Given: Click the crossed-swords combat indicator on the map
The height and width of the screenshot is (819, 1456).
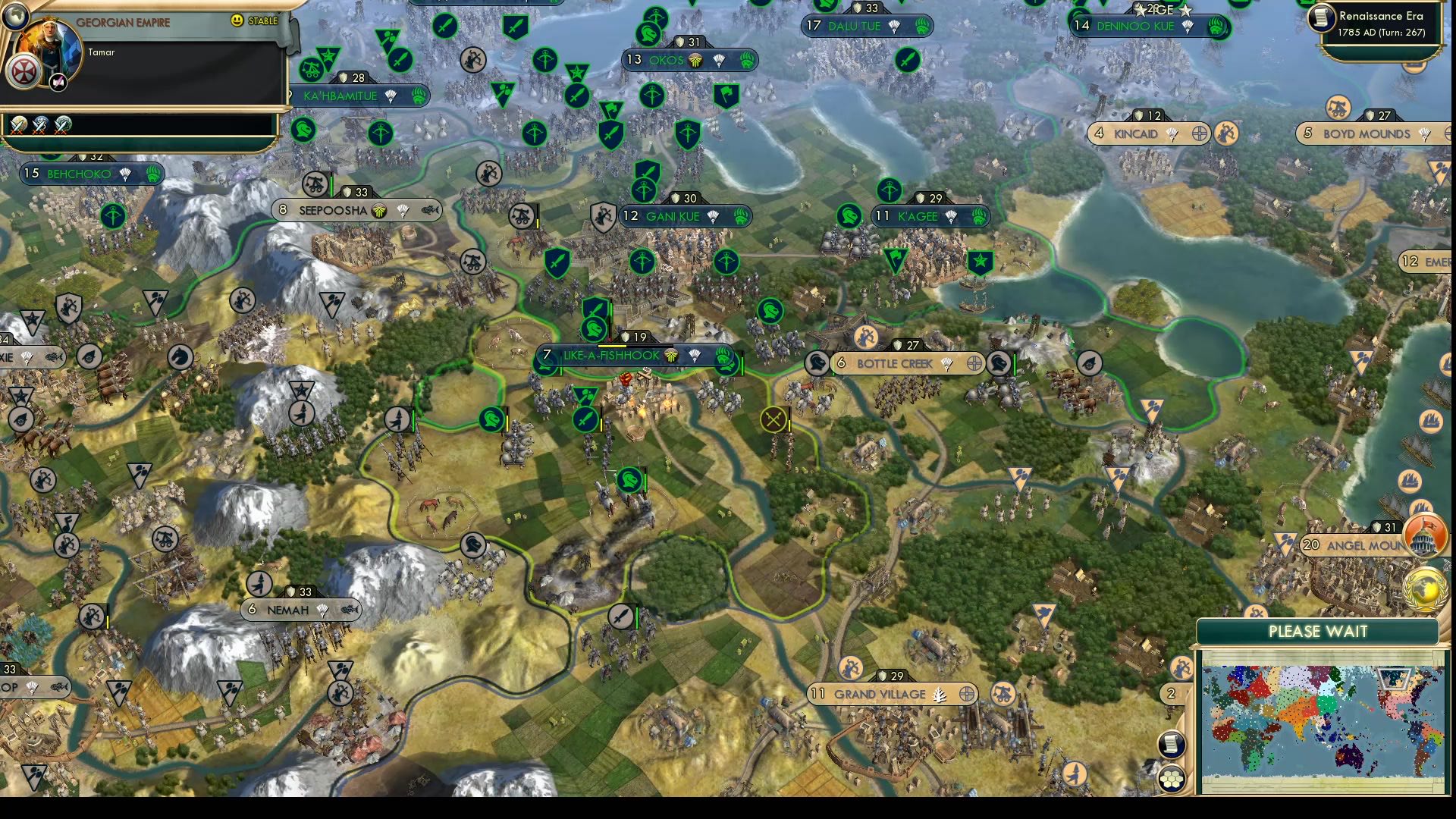Looking at the screenshot, I should (x=773, y=421).
